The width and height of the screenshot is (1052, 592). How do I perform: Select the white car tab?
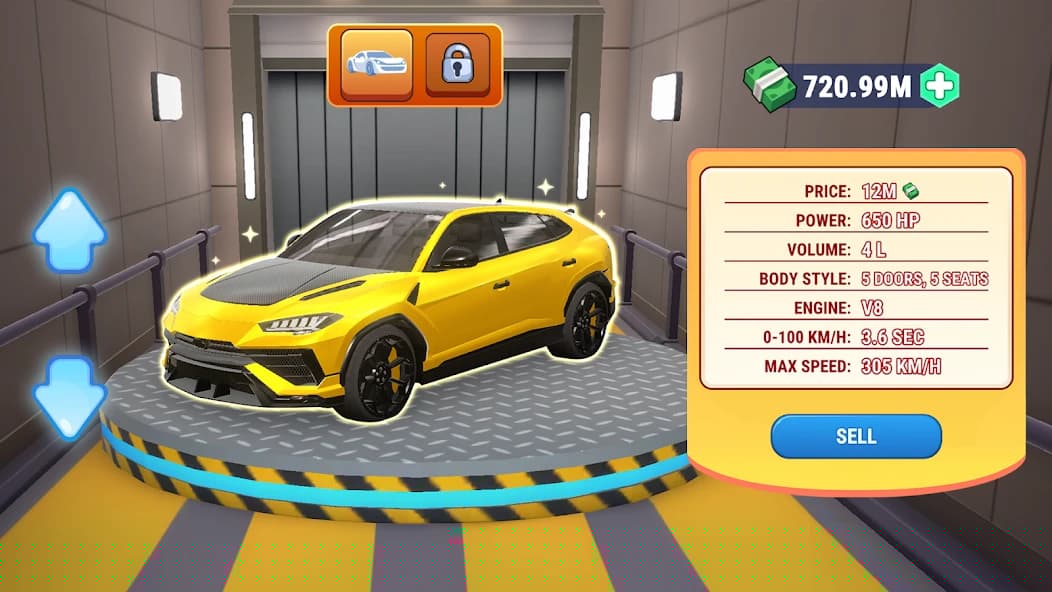pos(376,65)
